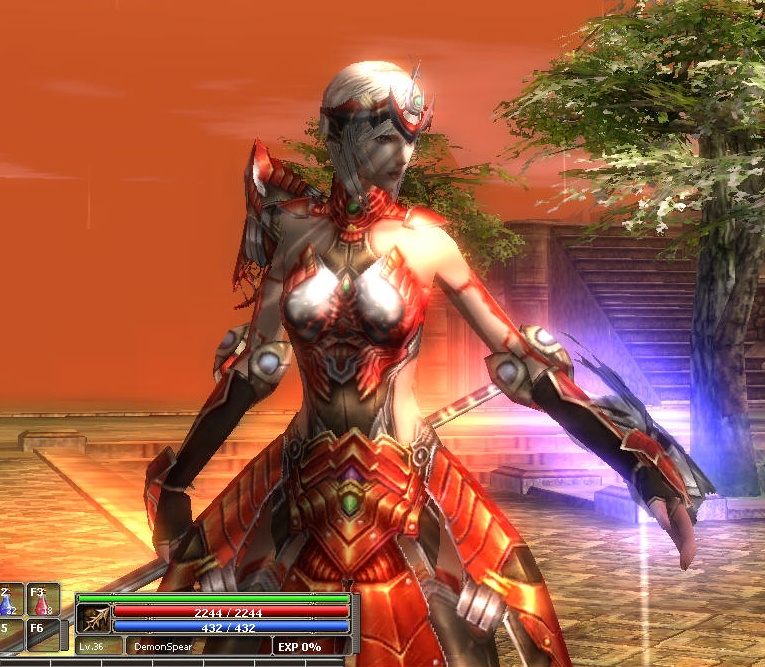Use the red potion in slot F3
This screenshot has width=765, height=667.
tap(43, 600)
